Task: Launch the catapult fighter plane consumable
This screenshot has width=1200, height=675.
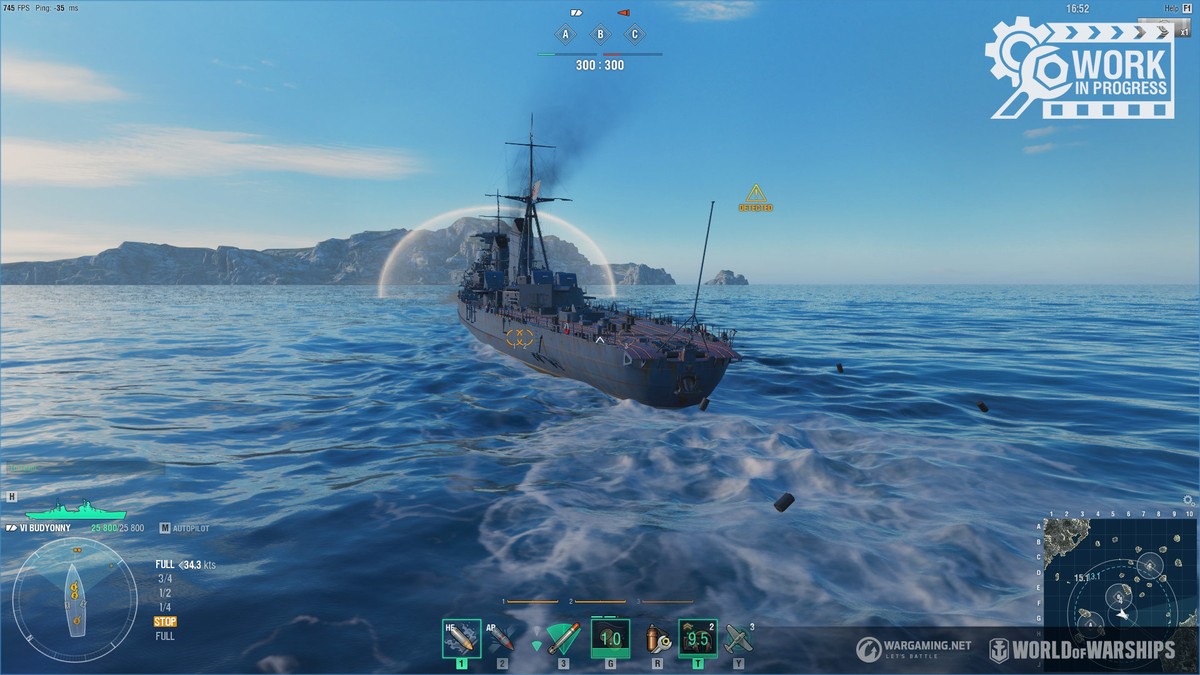Action: pyautogui.click(x=738, y=638)
